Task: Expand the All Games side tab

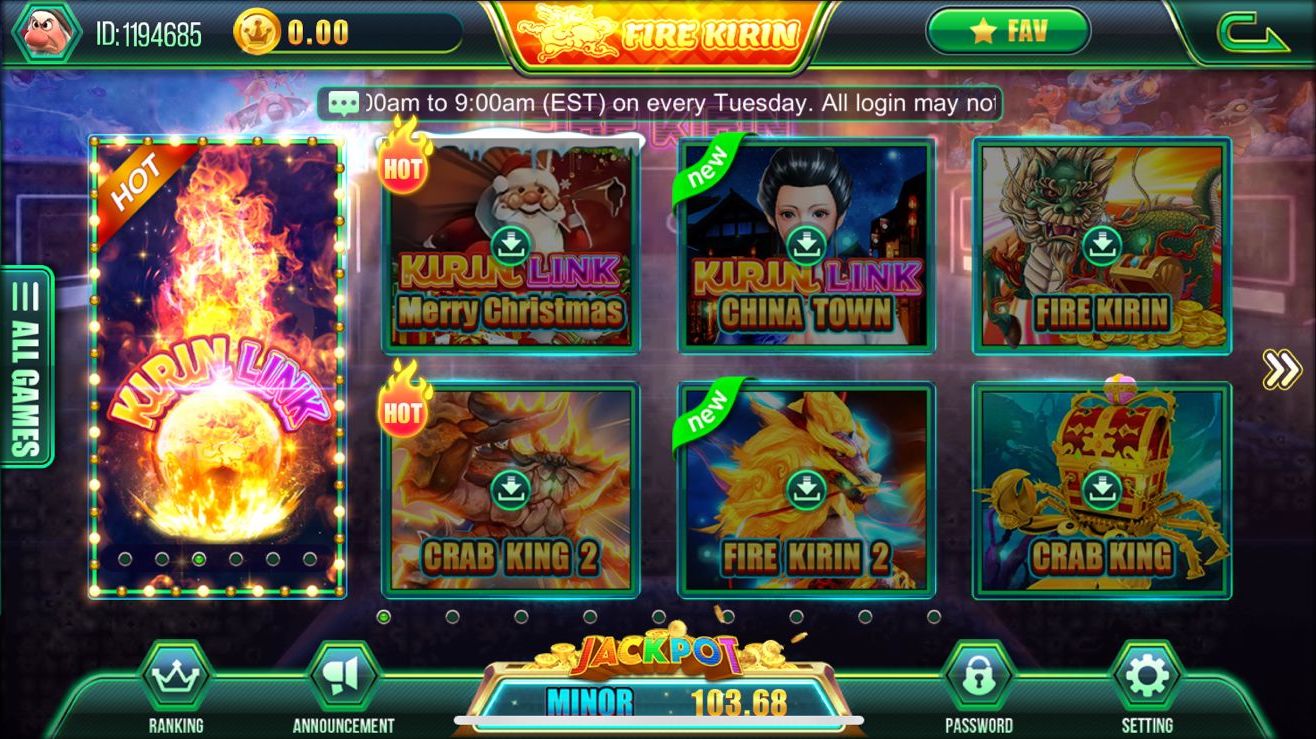Action: tap(26, 366)
